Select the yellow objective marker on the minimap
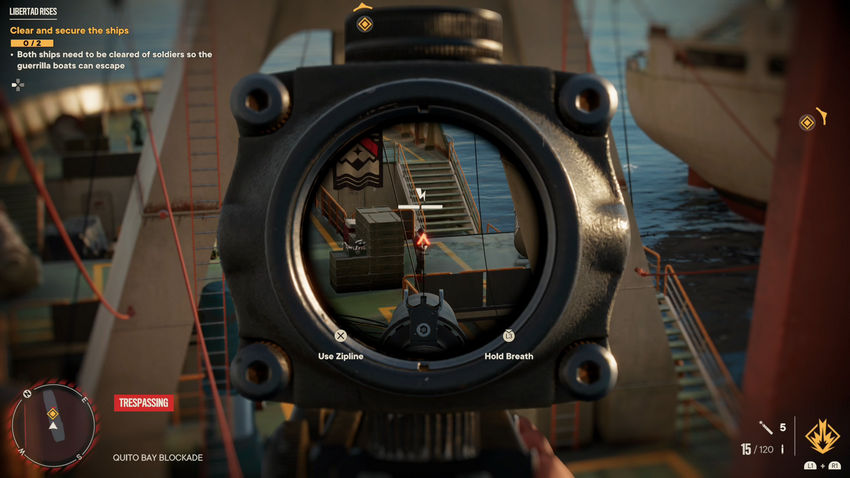Viewport: 850px width, 478px height. coord(53,413)
